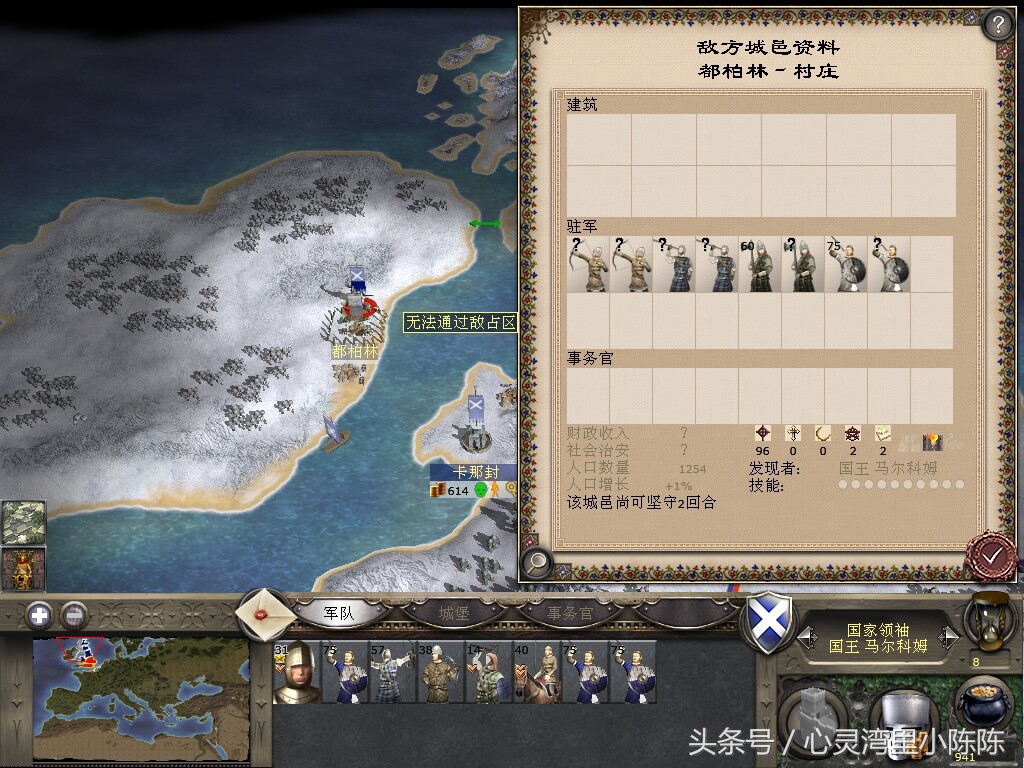Viewport: 1024px width, 768px height.
Task: Open help with the question mark button
Action: click(x=998, y=24)
